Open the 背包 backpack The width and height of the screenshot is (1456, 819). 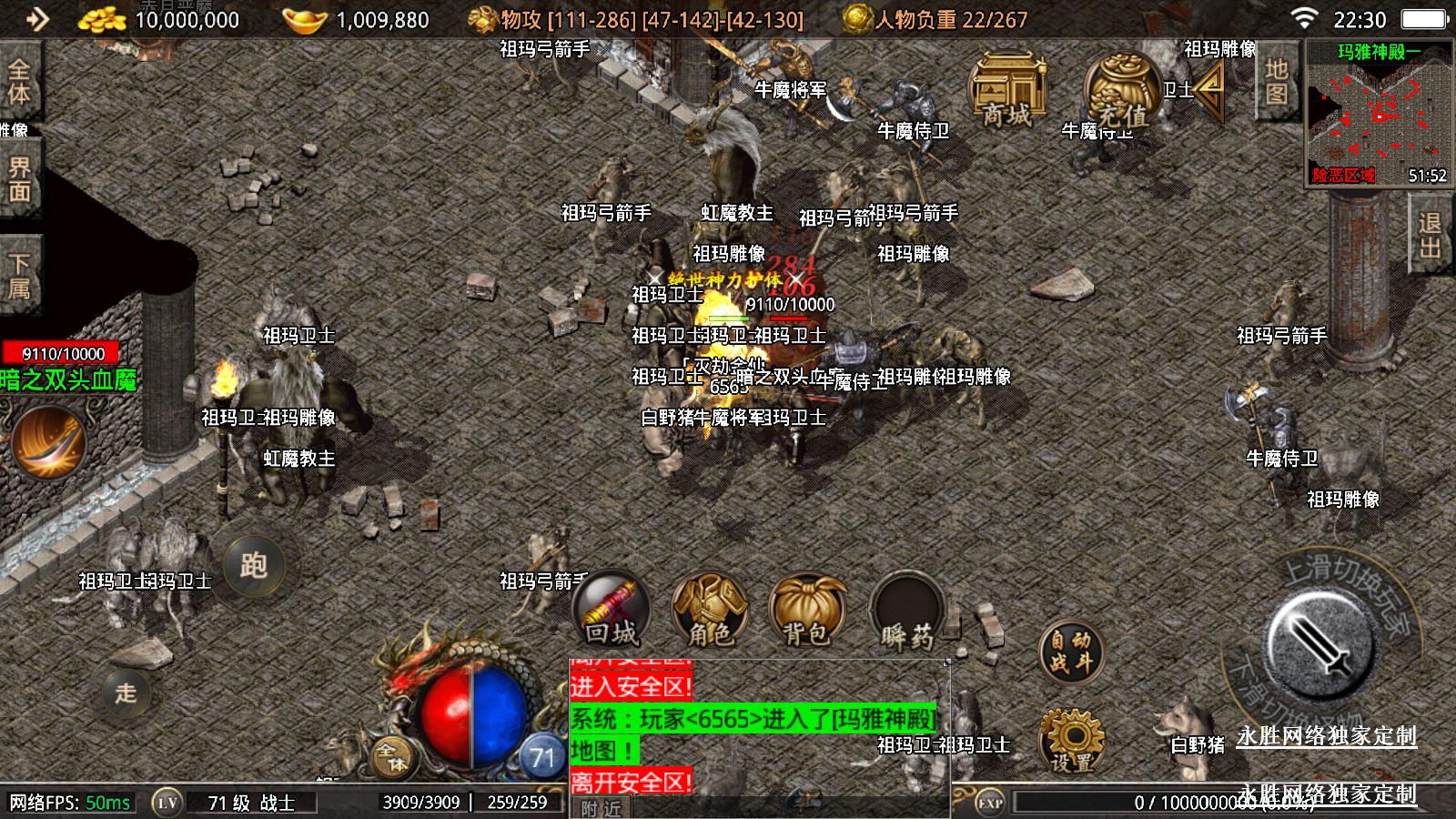[x=807, y=612]
